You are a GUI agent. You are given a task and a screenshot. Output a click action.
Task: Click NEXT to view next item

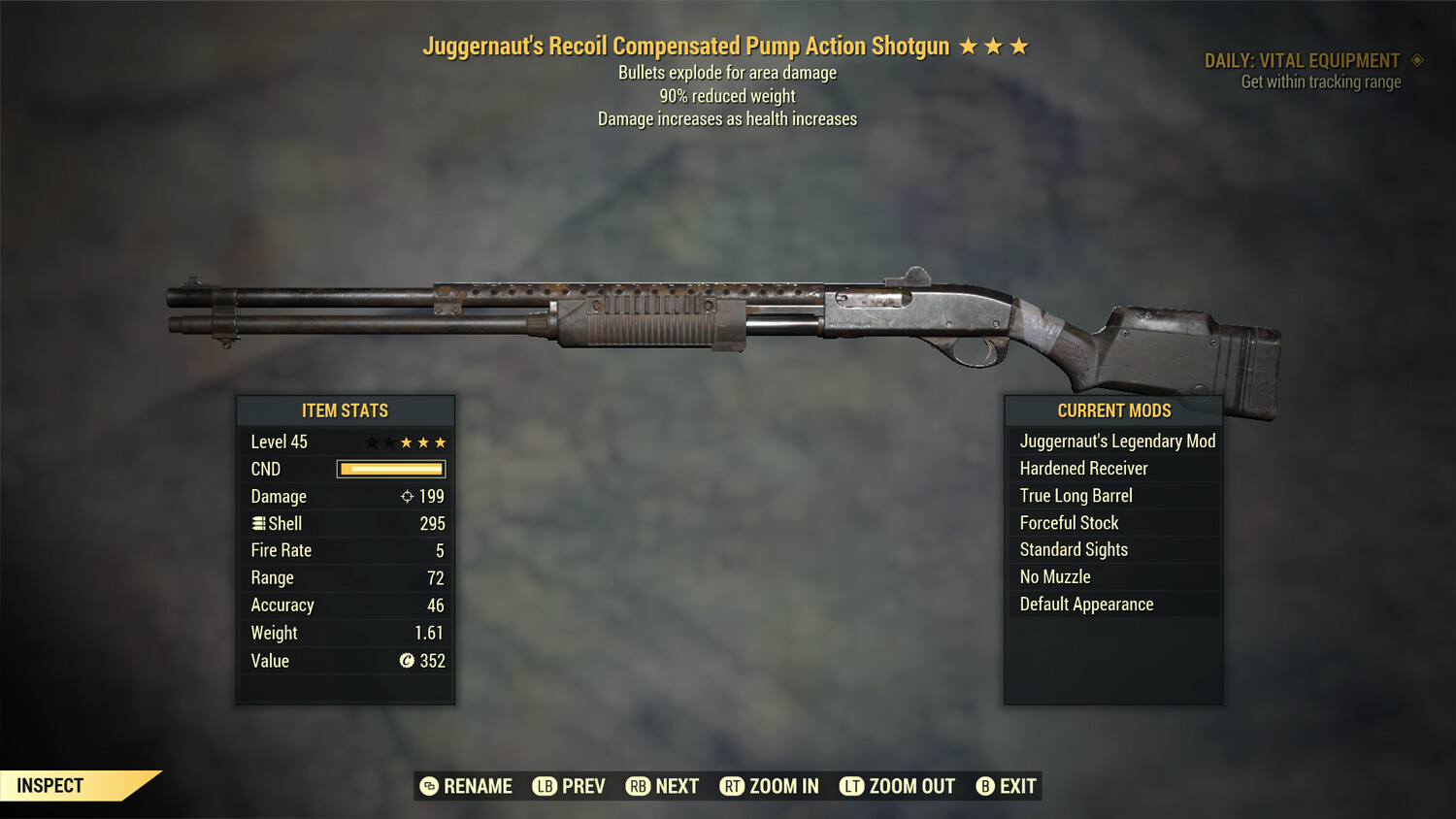click(x=677, y=786)
